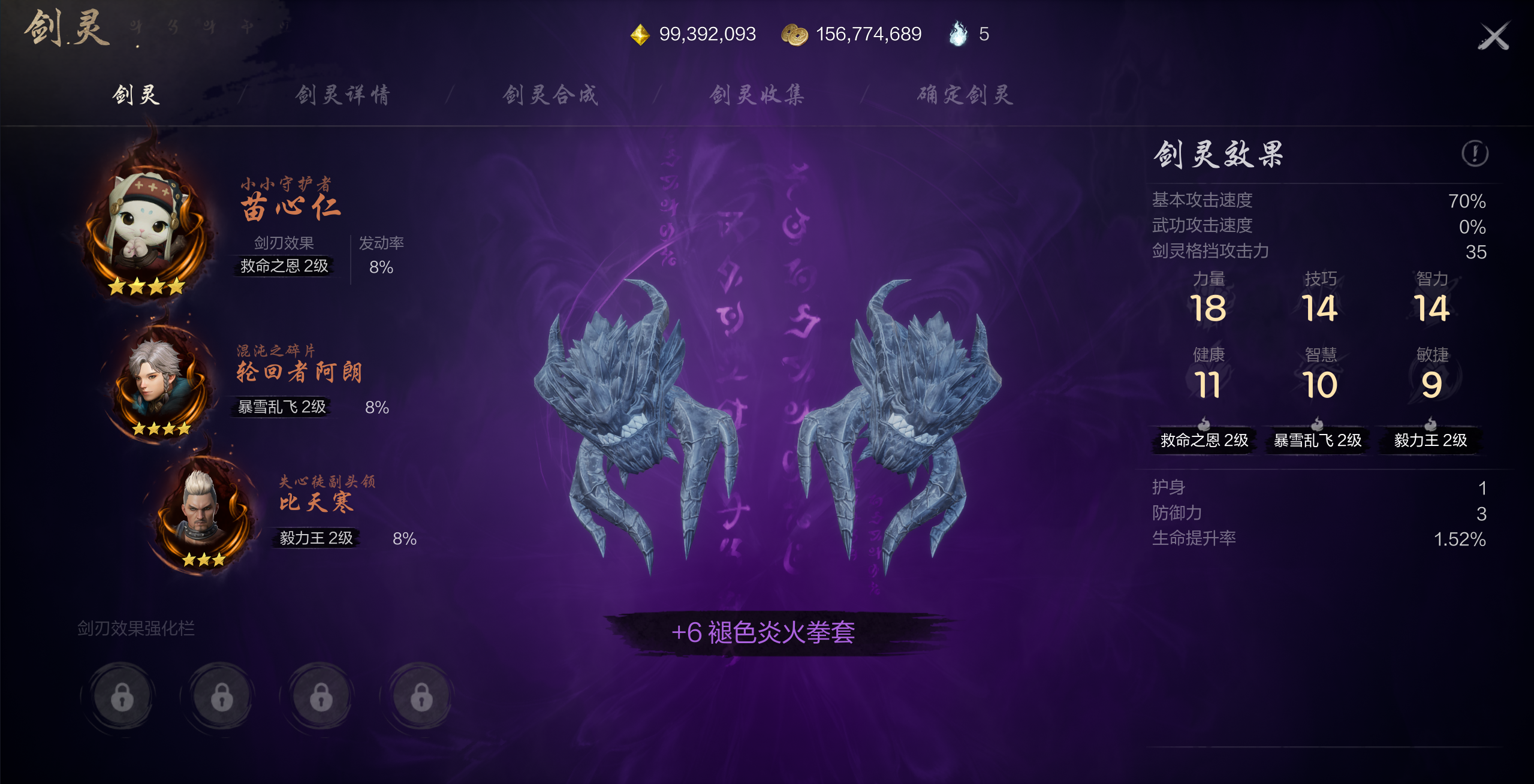1534x784 pixels.
Task: Click the fourth locked enhancement slot
Action: pos(423,696)
